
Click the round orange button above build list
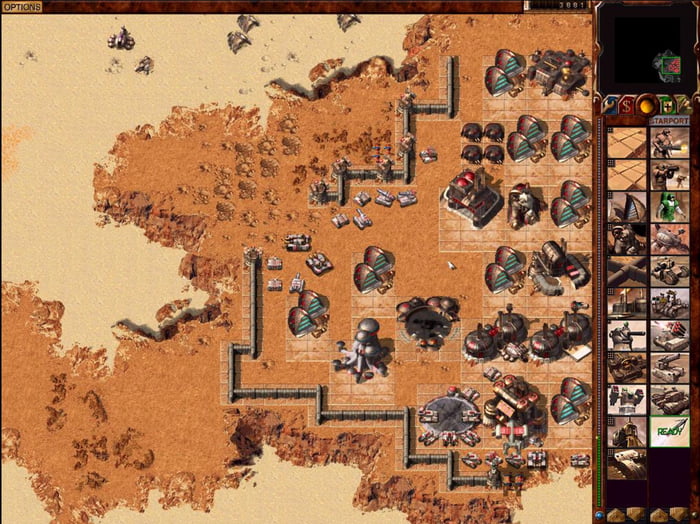(645, 104)
